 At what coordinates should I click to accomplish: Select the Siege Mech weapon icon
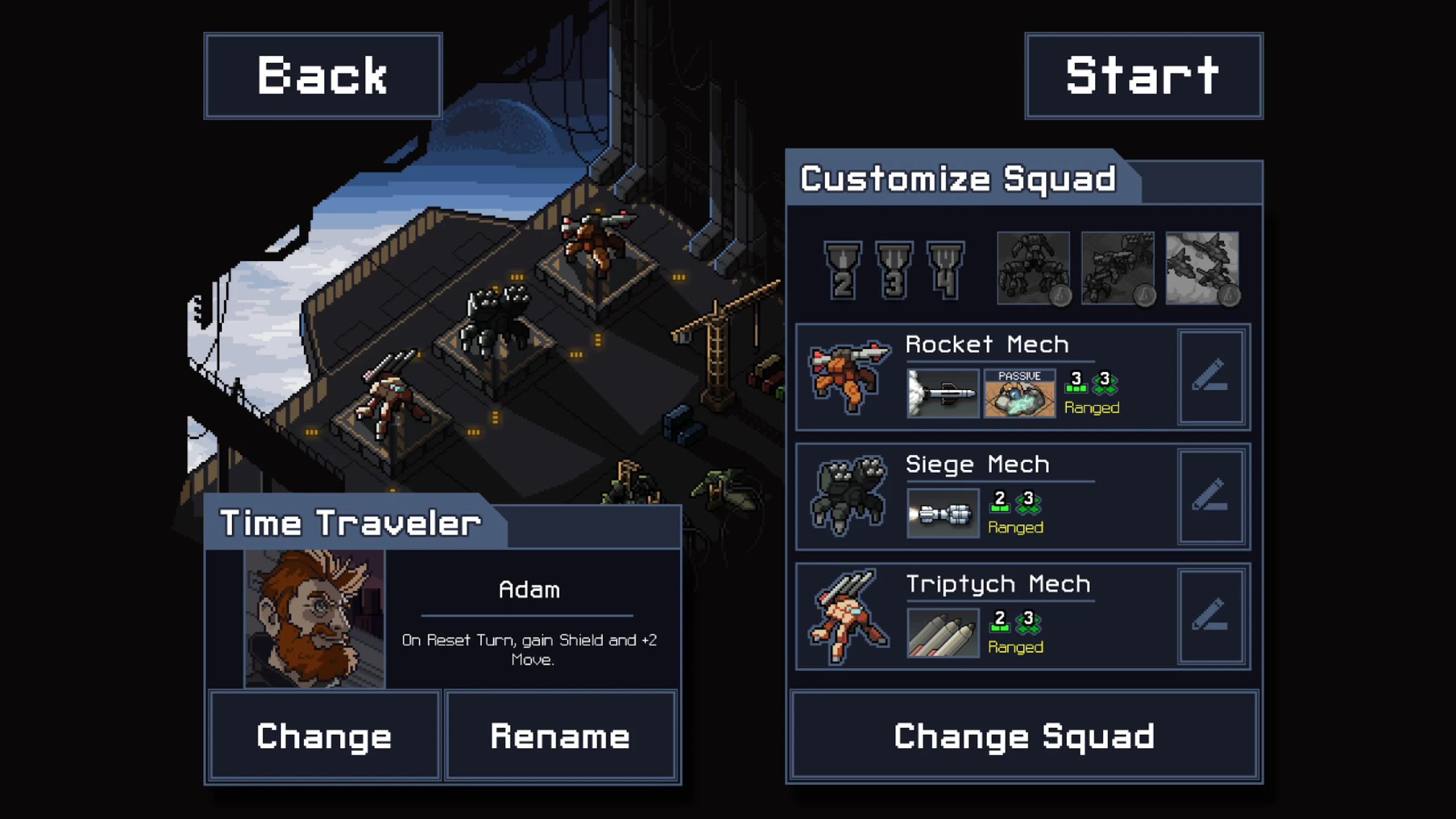click(x=942, y=513)
